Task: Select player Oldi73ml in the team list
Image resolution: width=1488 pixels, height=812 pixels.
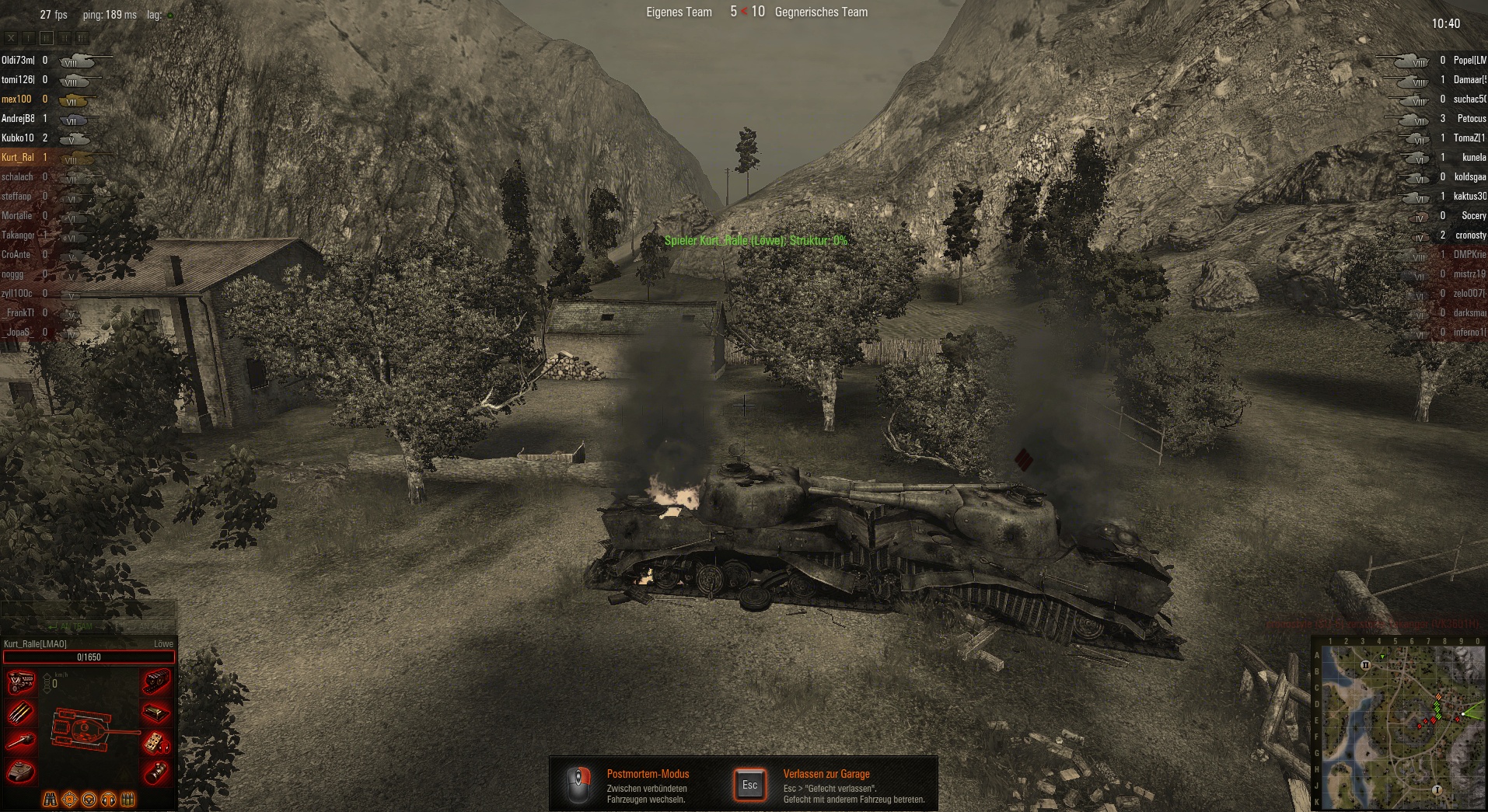Action: (x=18, y=60)
